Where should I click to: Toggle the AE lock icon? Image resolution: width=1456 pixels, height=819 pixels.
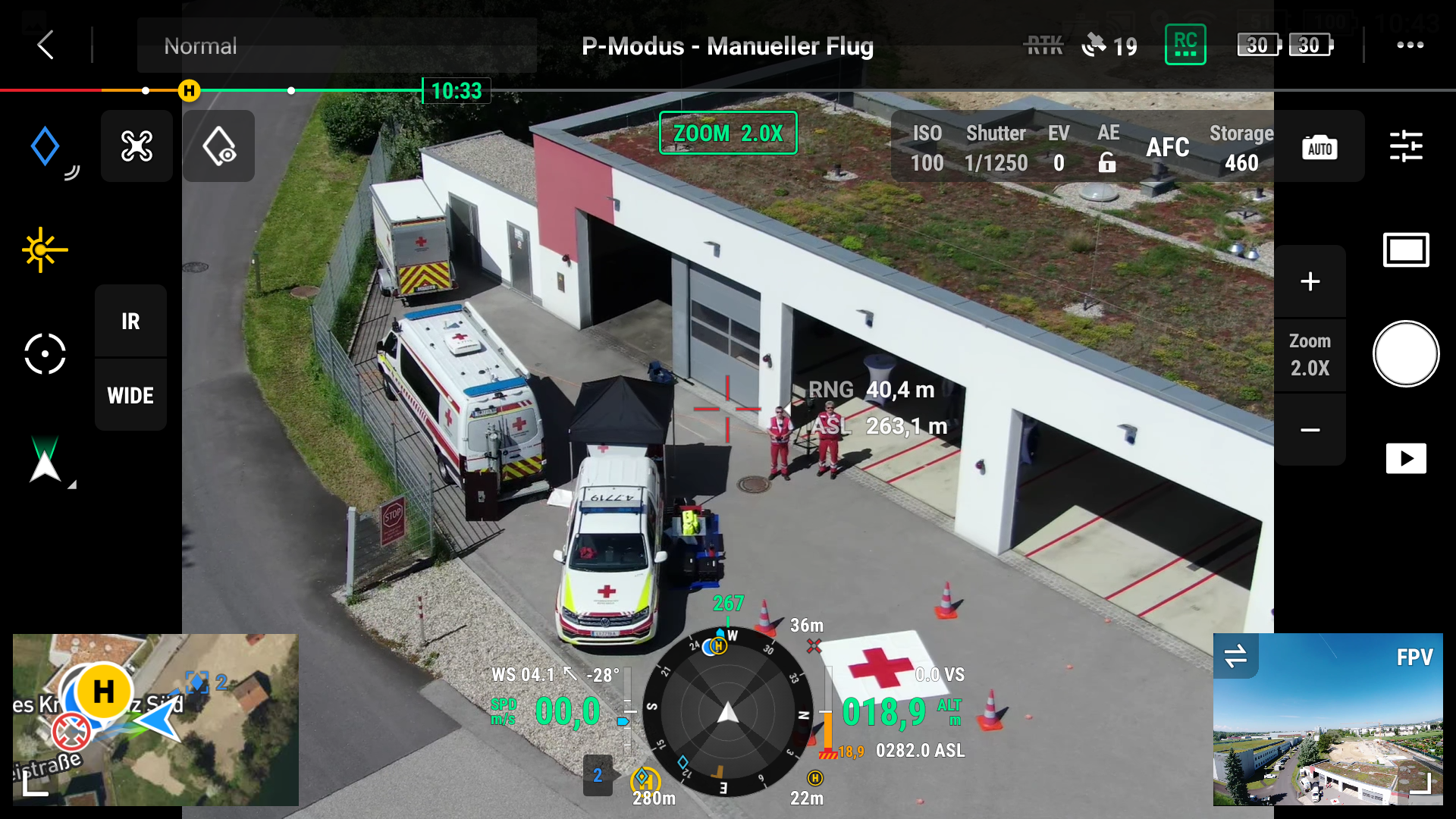click(1107, 162)
